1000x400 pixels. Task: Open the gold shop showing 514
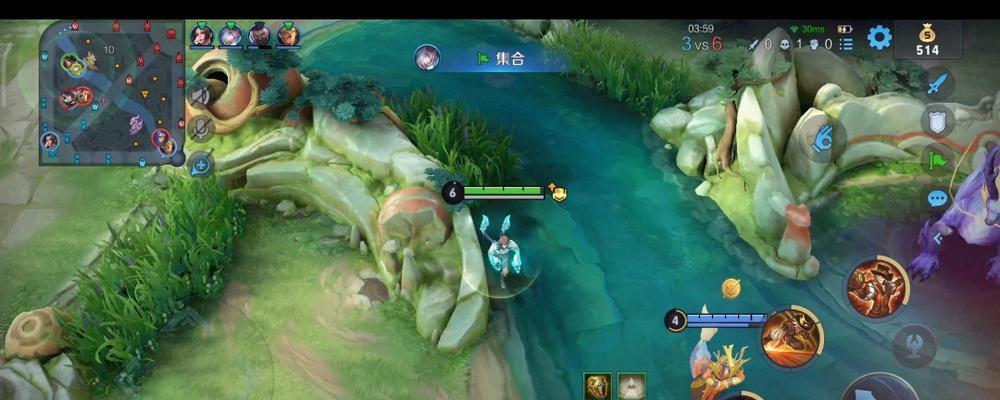[x=928, y=40]
